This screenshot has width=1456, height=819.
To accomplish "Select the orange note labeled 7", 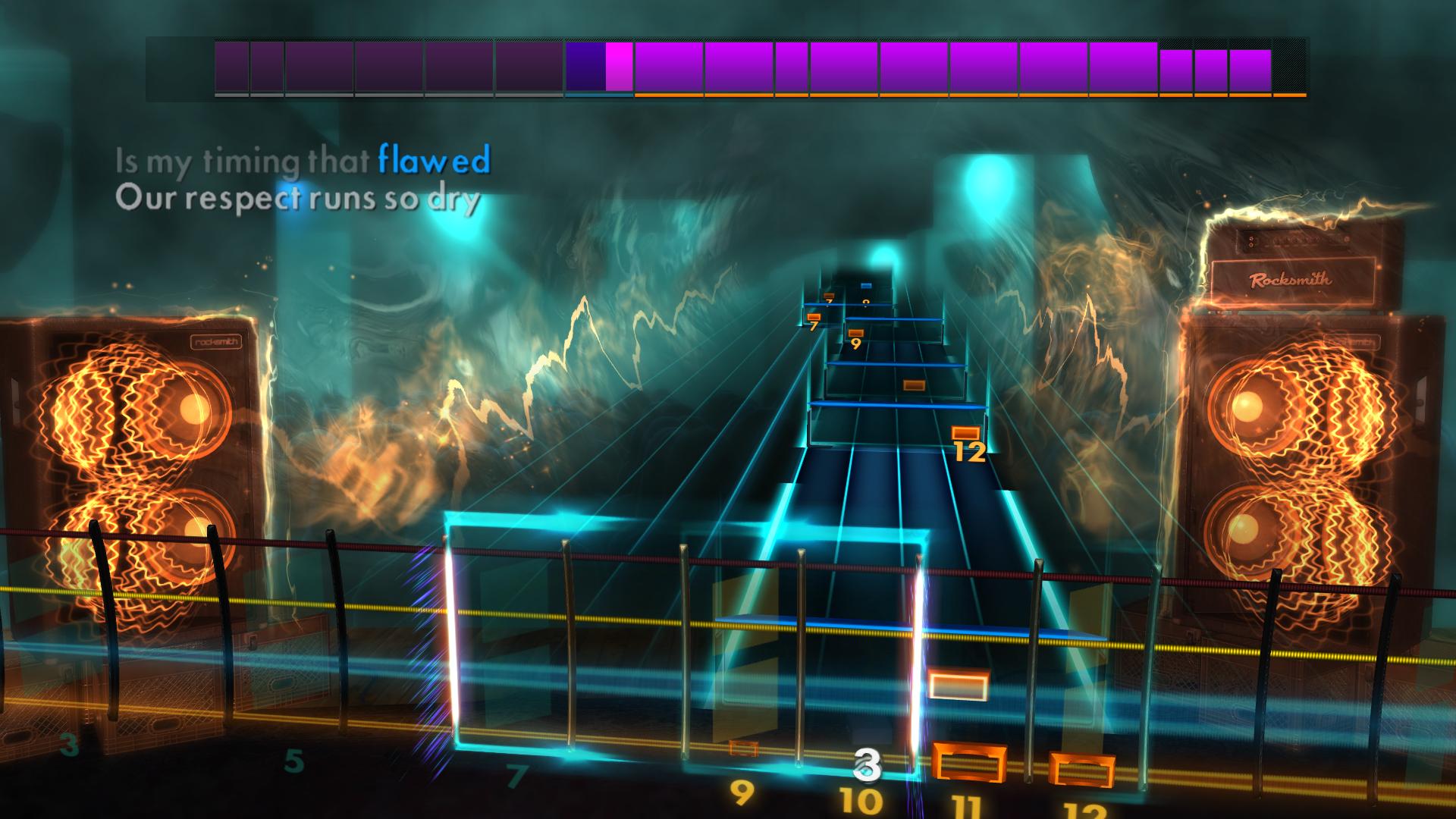I will click(x=814, y=316).
